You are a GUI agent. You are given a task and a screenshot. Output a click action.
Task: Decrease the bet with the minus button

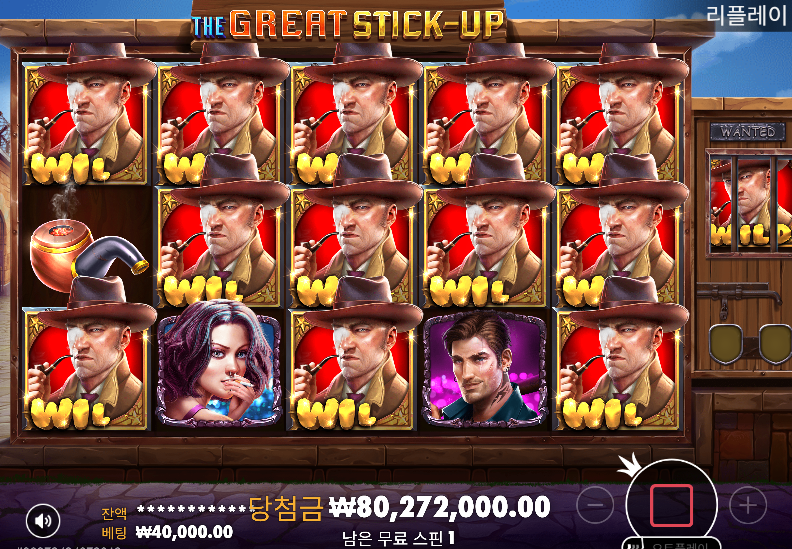point(596,506)
